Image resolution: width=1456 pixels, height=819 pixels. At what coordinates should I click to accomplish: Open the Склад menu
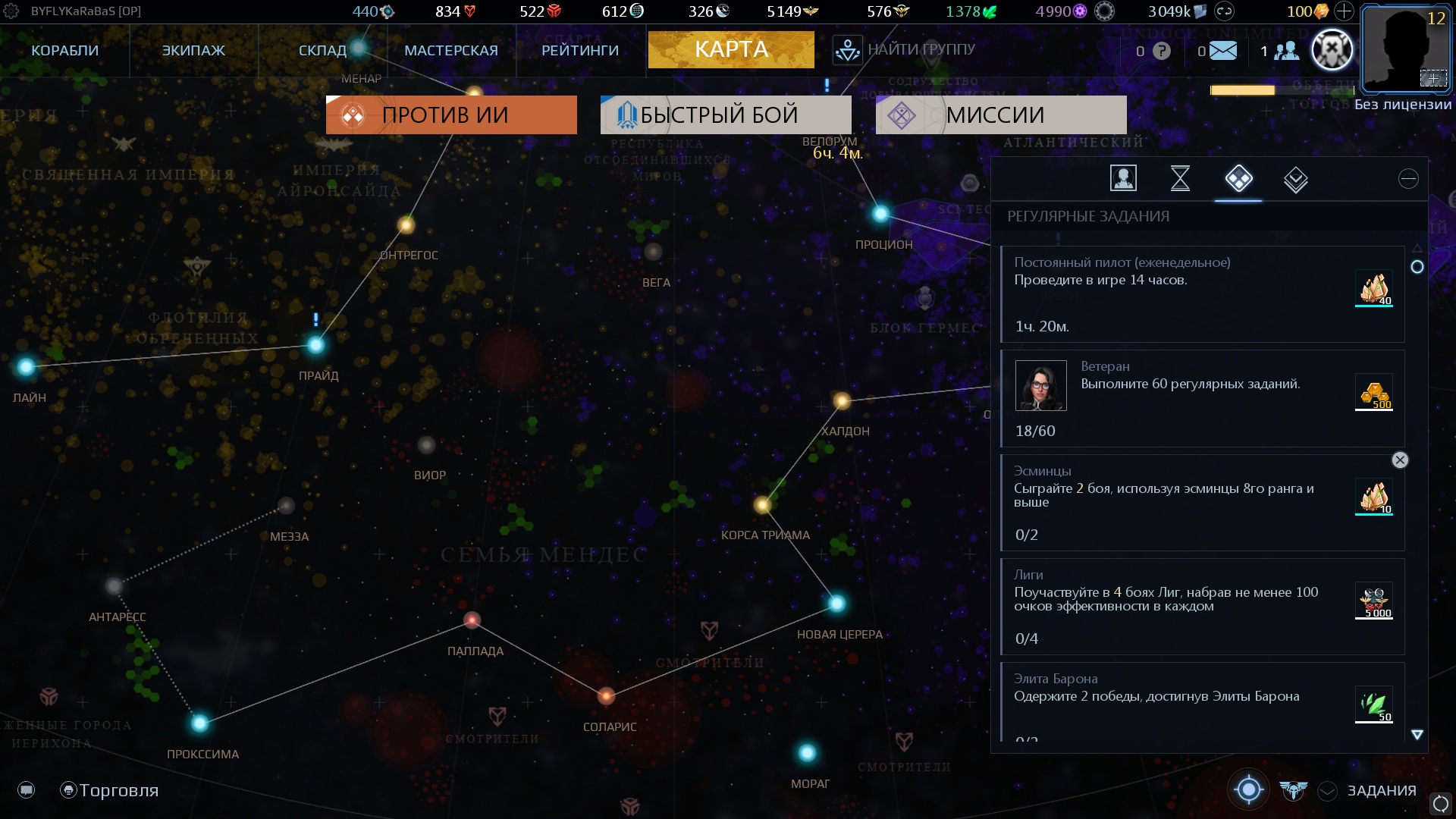click(322, 50)
